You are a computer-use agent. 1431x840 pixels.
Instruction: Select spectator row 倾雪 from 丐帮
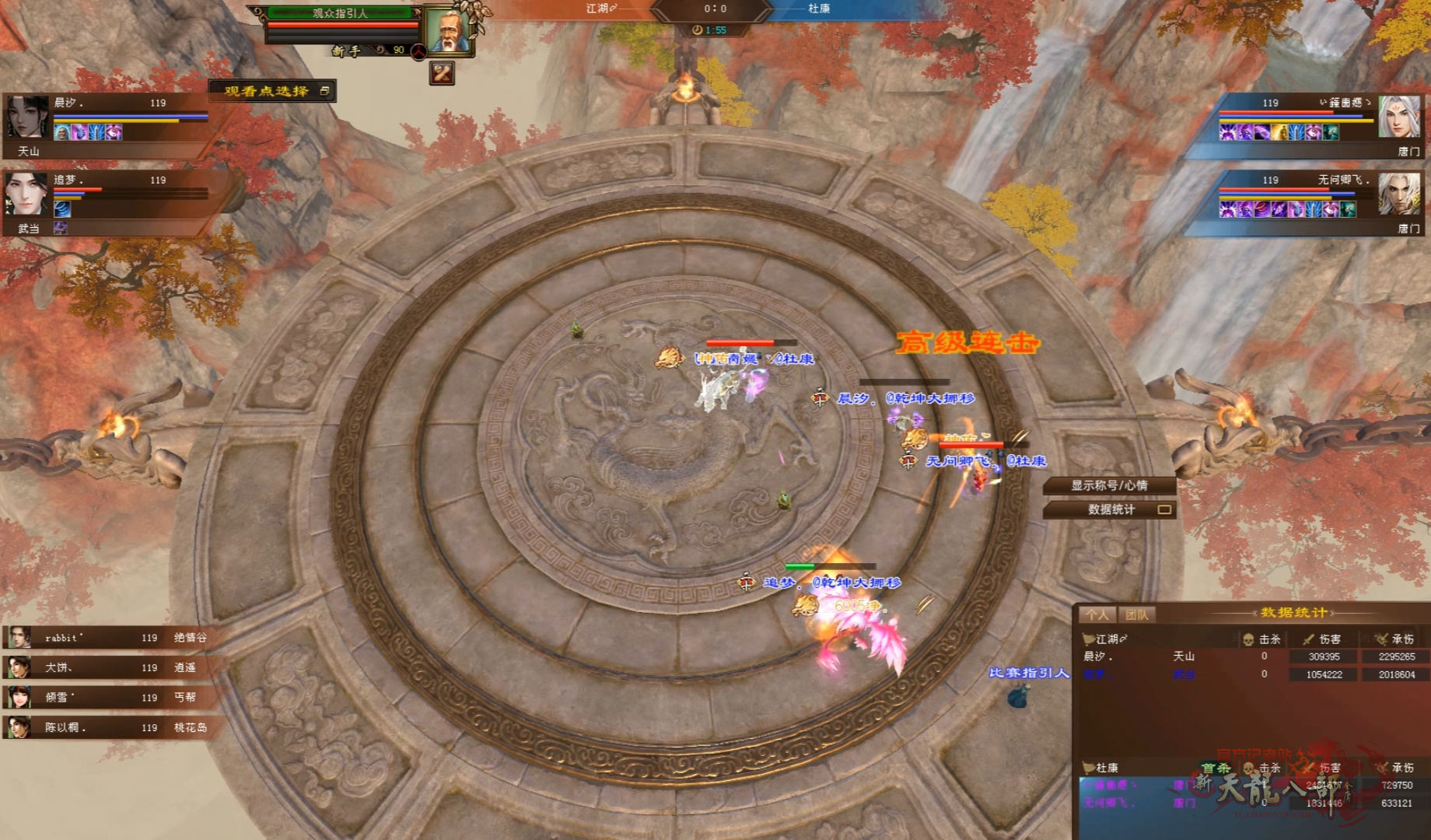(109, 698)
